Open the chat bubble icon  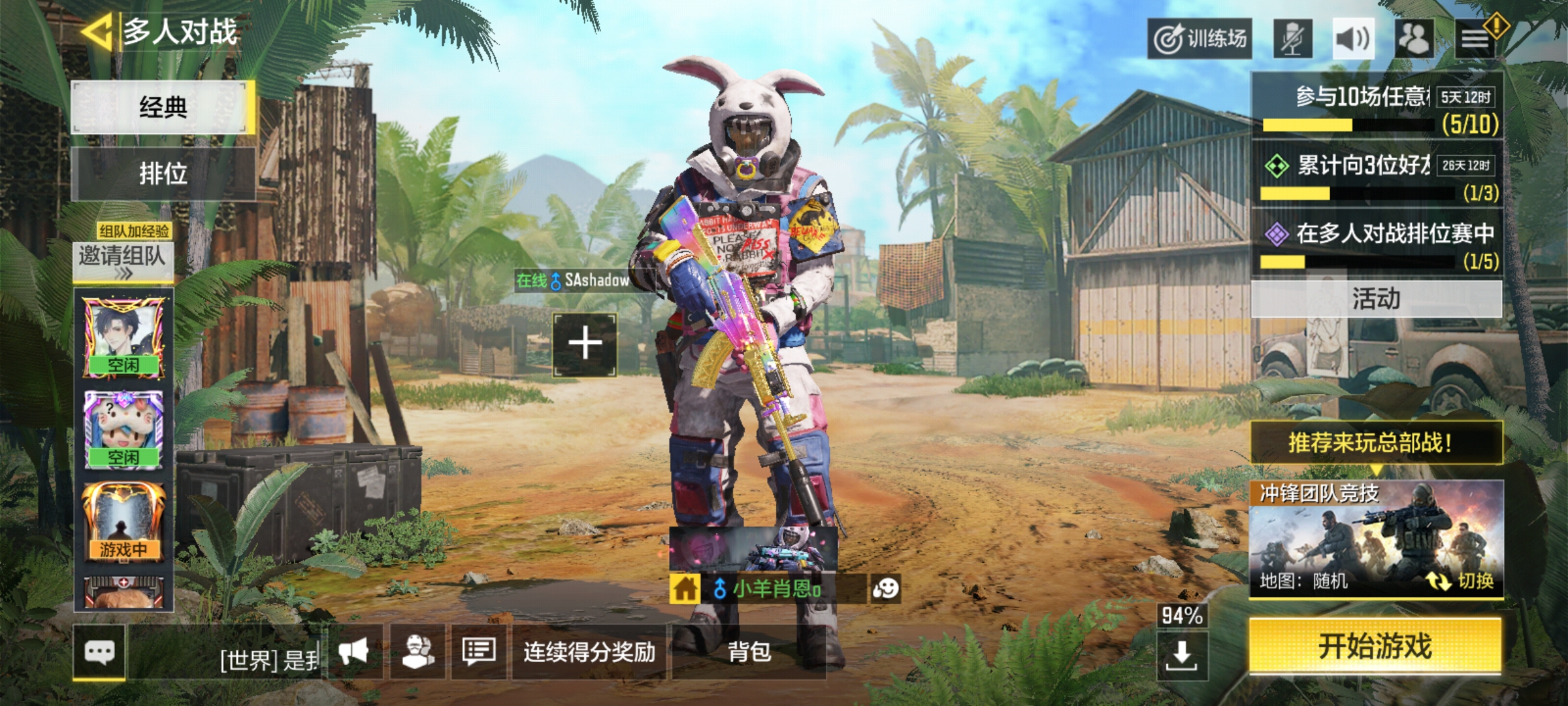(x=99, y=652)
